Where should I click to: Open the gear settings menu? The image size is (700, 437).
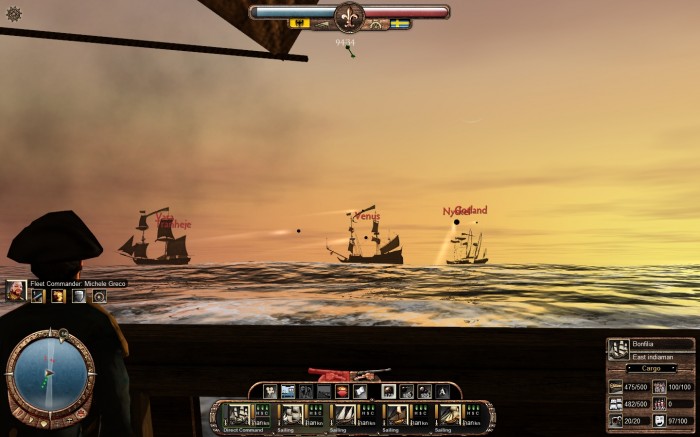click(14, 14)
